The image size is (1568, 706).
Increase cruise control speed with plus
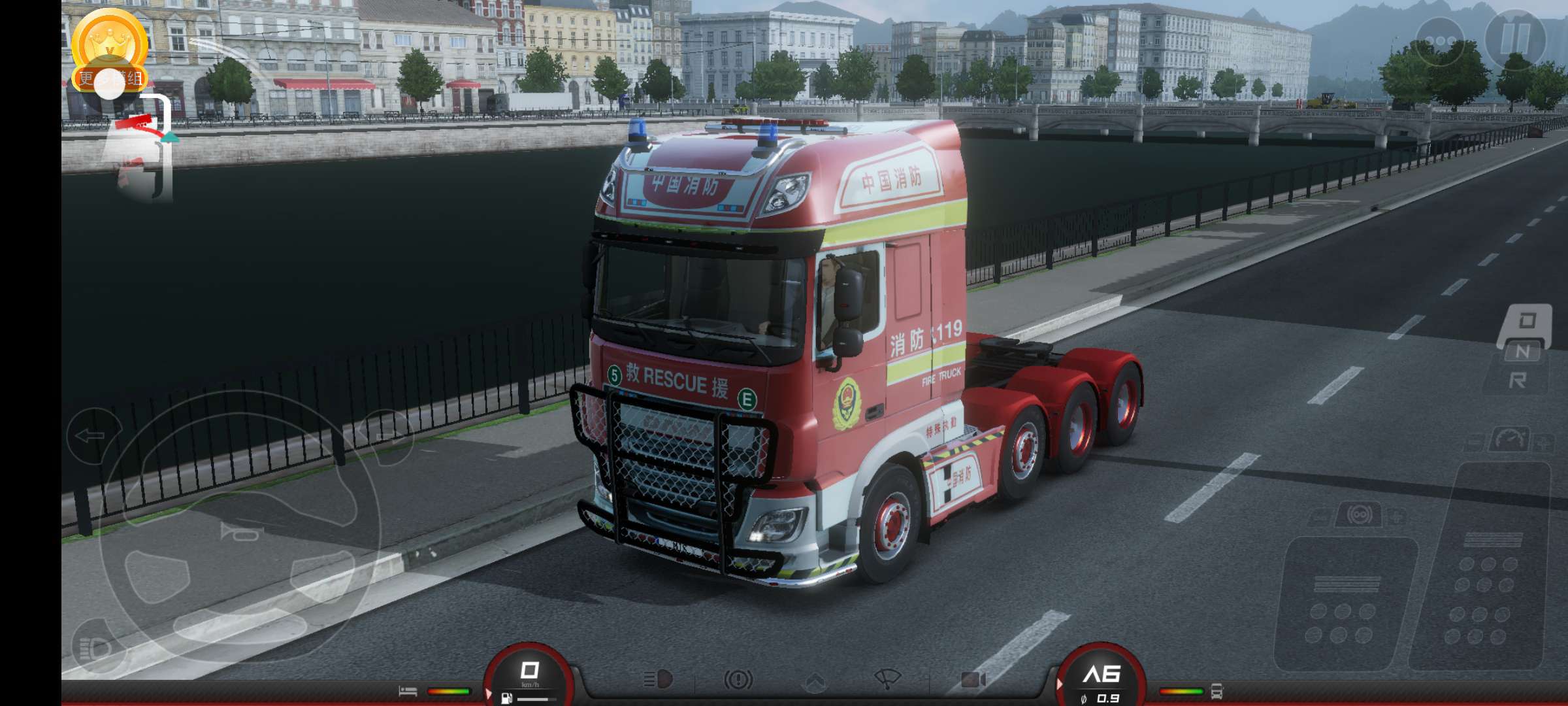point(1544,443)
